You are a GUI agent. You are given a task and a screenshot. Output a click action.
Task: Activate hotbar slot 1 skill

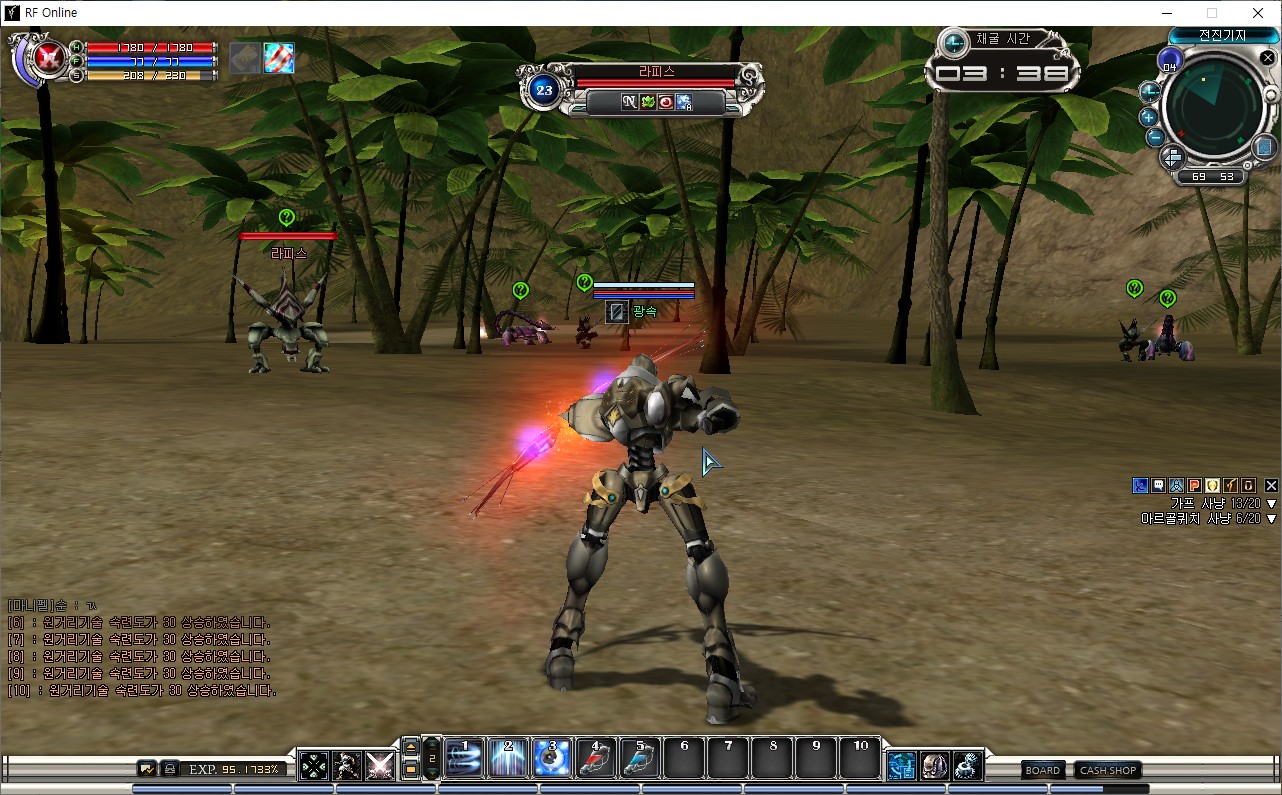coord(464,759)
